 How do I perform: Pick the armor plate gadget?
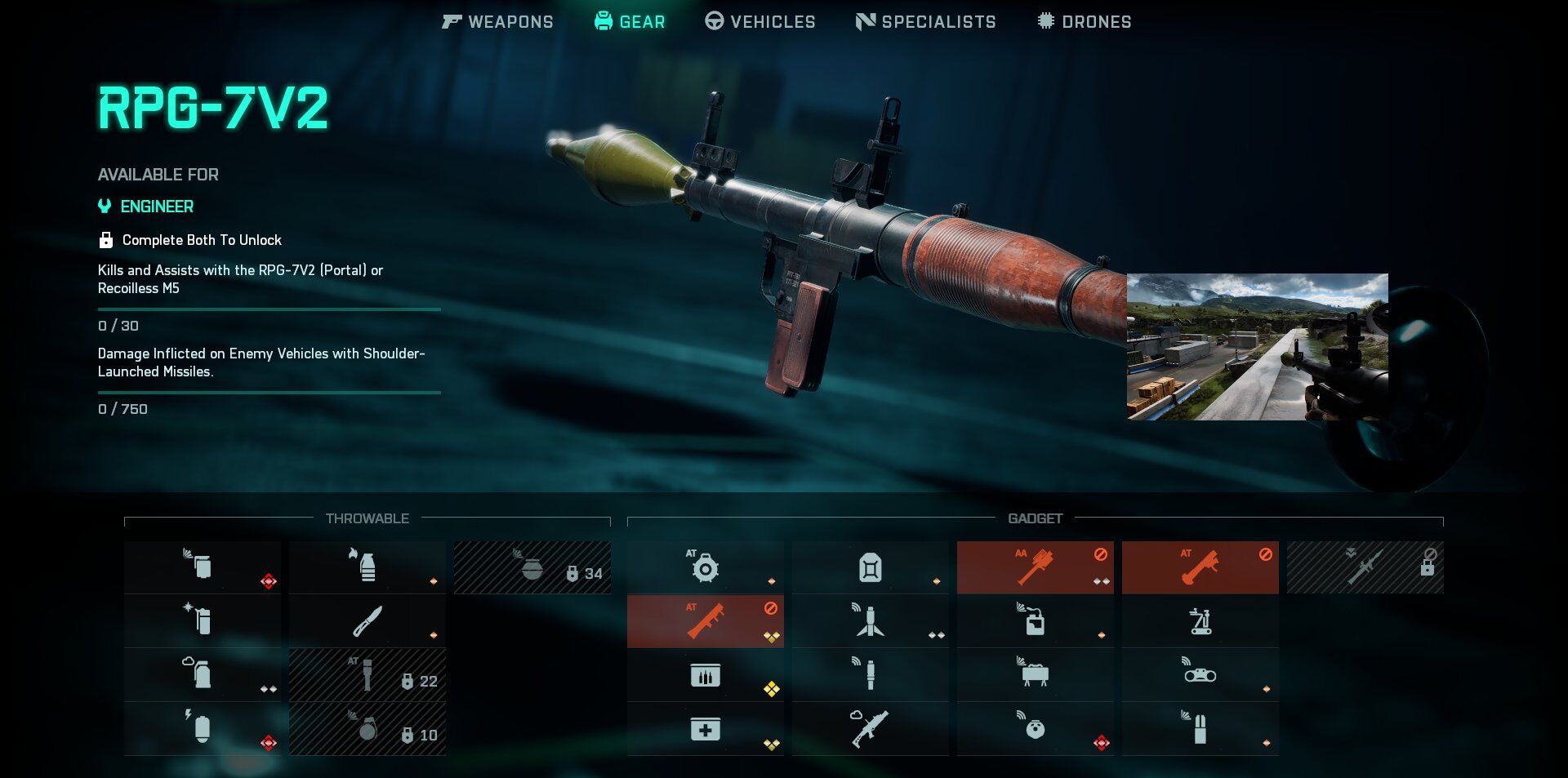coord(870,567)
